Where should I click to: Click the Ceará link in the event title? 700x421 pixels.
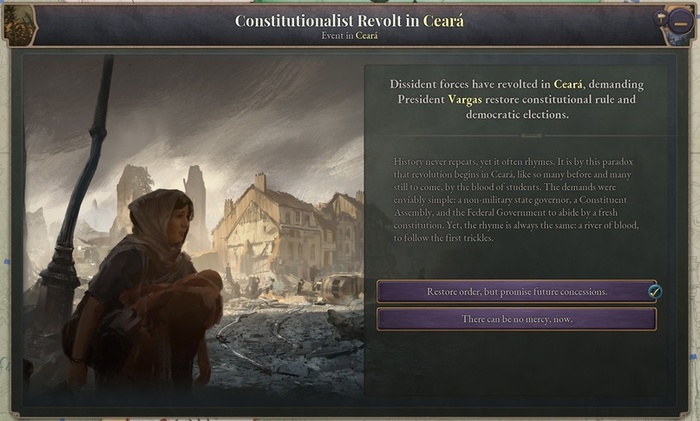[444, 20]
